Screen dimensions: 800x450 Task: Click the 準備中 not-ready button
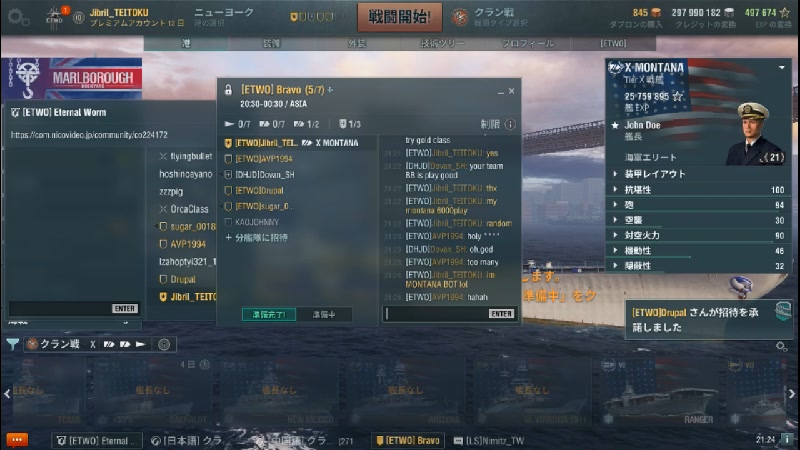tap(324, 314)
